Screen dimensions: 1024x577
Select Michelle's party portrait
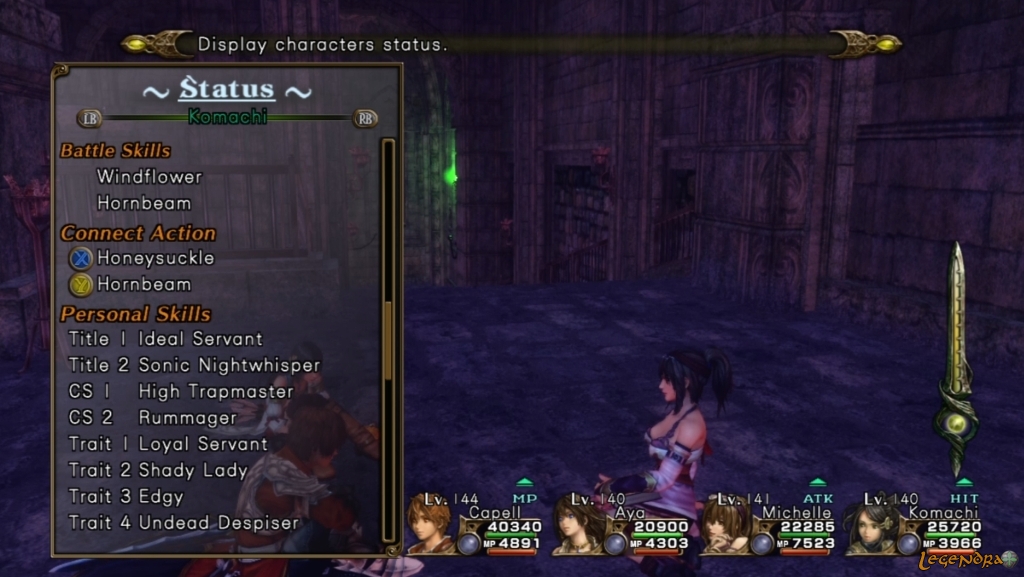[721, 524]
